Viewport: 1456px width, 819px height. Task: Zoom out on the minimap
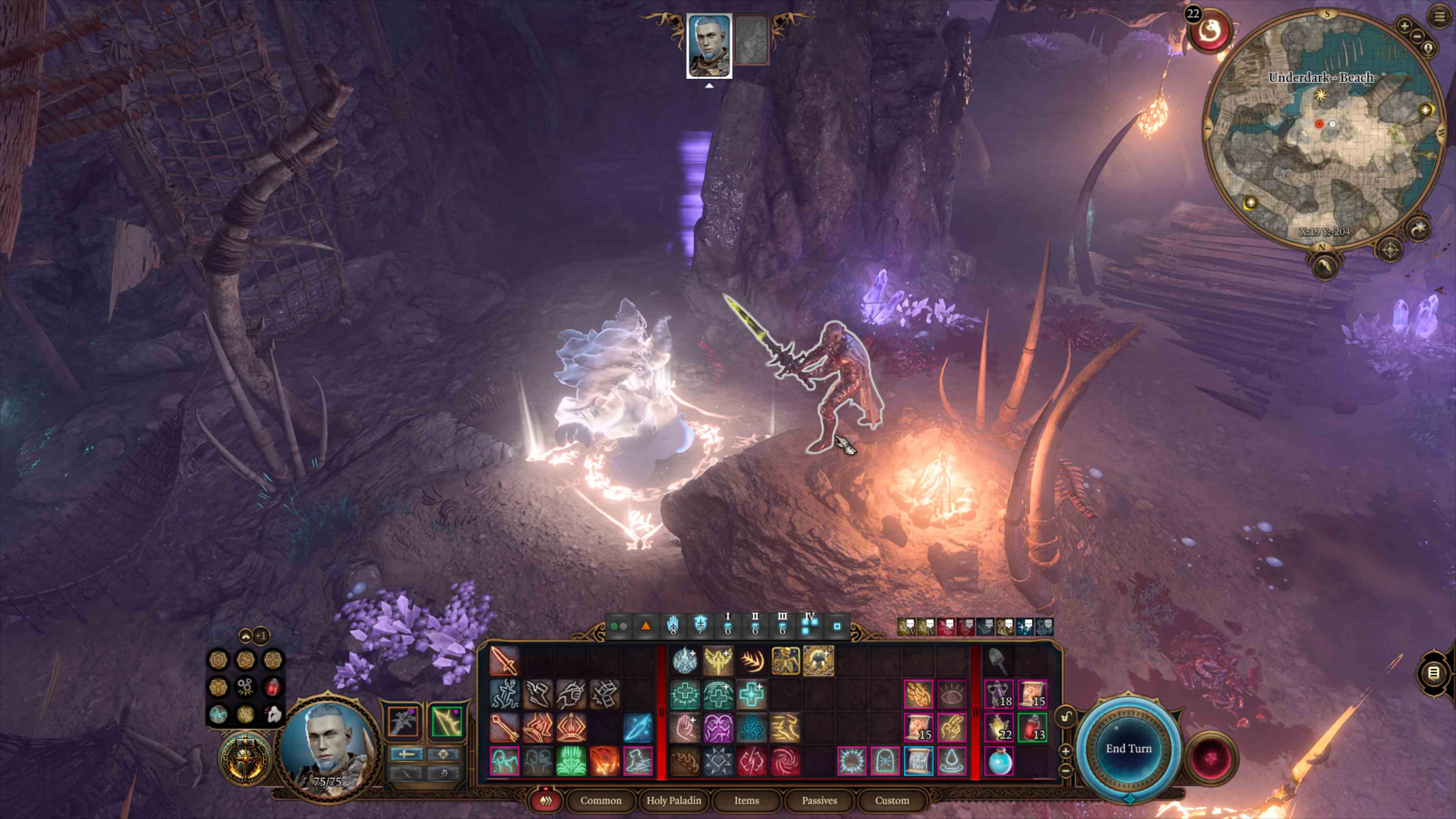pos(1417,36)
